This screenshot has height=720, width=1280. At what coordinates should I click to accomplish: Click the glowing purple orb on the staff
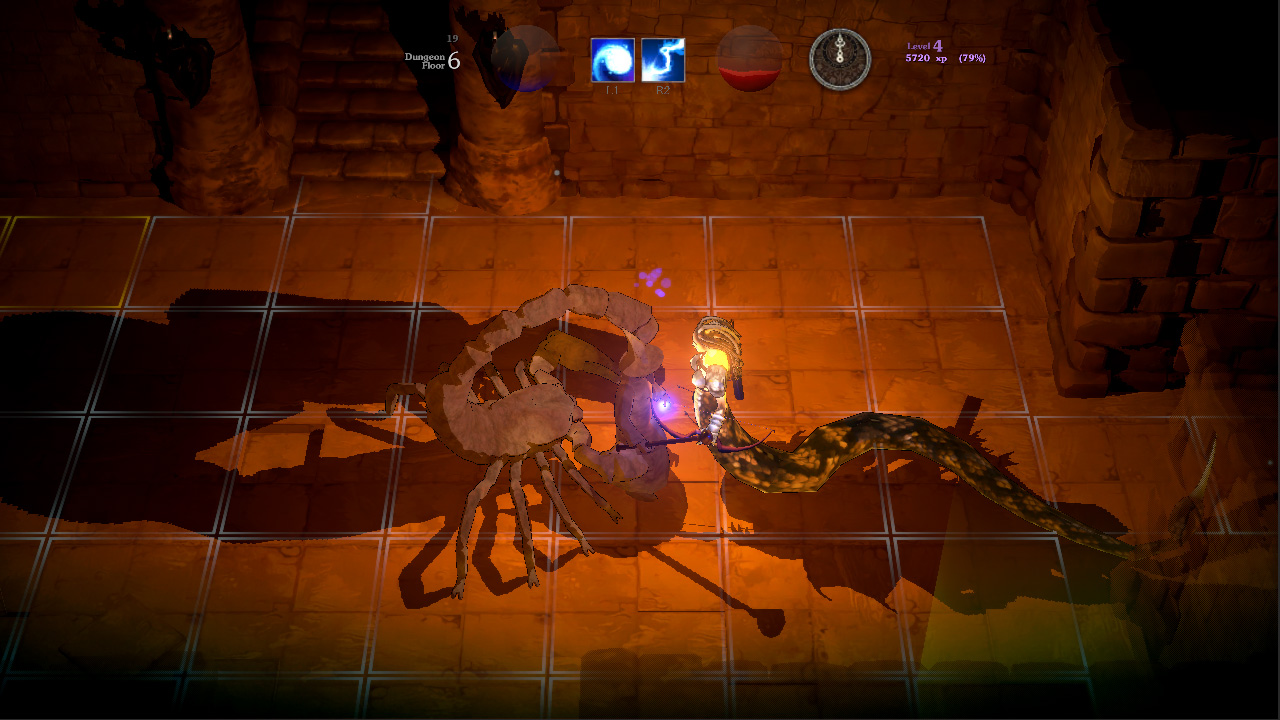(x=661, y=405)
